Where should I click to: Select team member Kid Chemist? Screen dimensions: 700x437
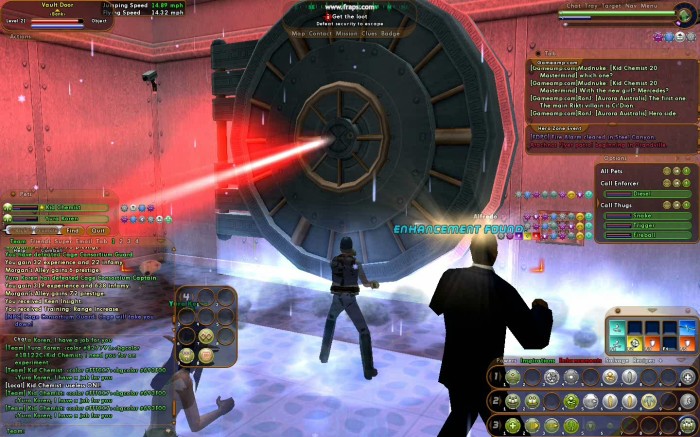(64, 207)
